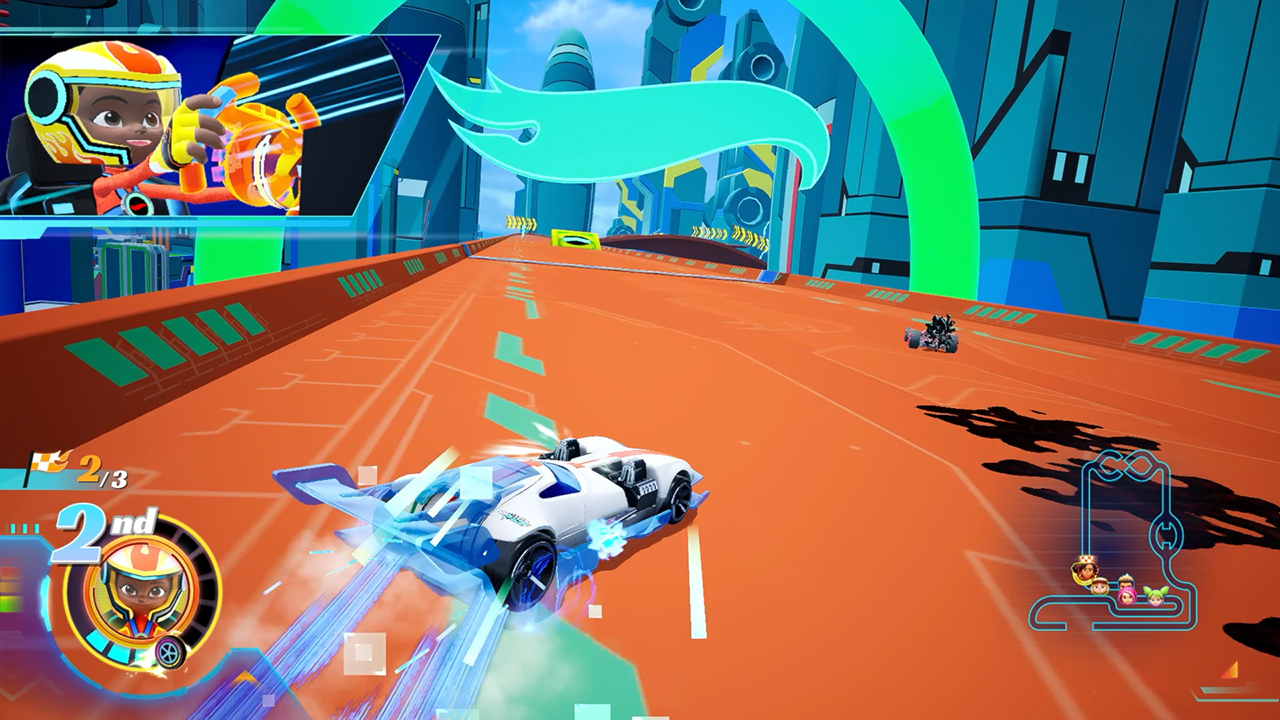This screenshot has width=1280, height=720.
Task: Select the green-haired racer icon on the minimap
Action: point(1155,598)
